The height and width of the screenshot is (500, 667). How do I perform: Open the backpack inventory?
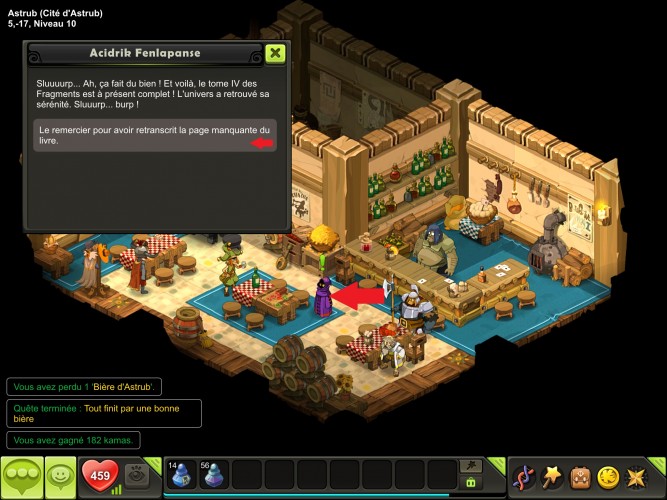click(x=580, y=476)
